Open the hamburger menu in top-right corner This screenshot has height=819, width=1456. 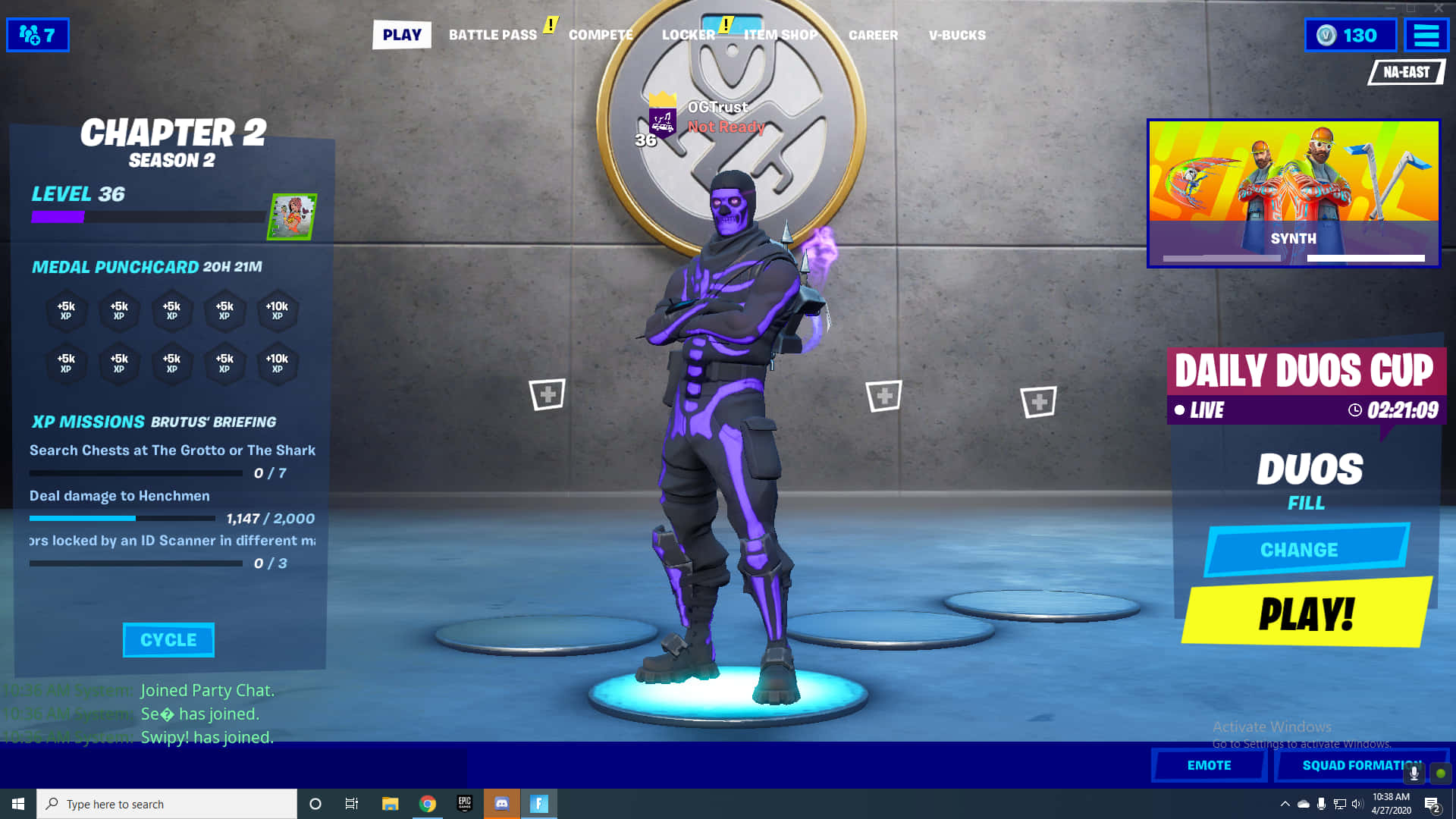pyautogui.click(x=1426, y=34)
